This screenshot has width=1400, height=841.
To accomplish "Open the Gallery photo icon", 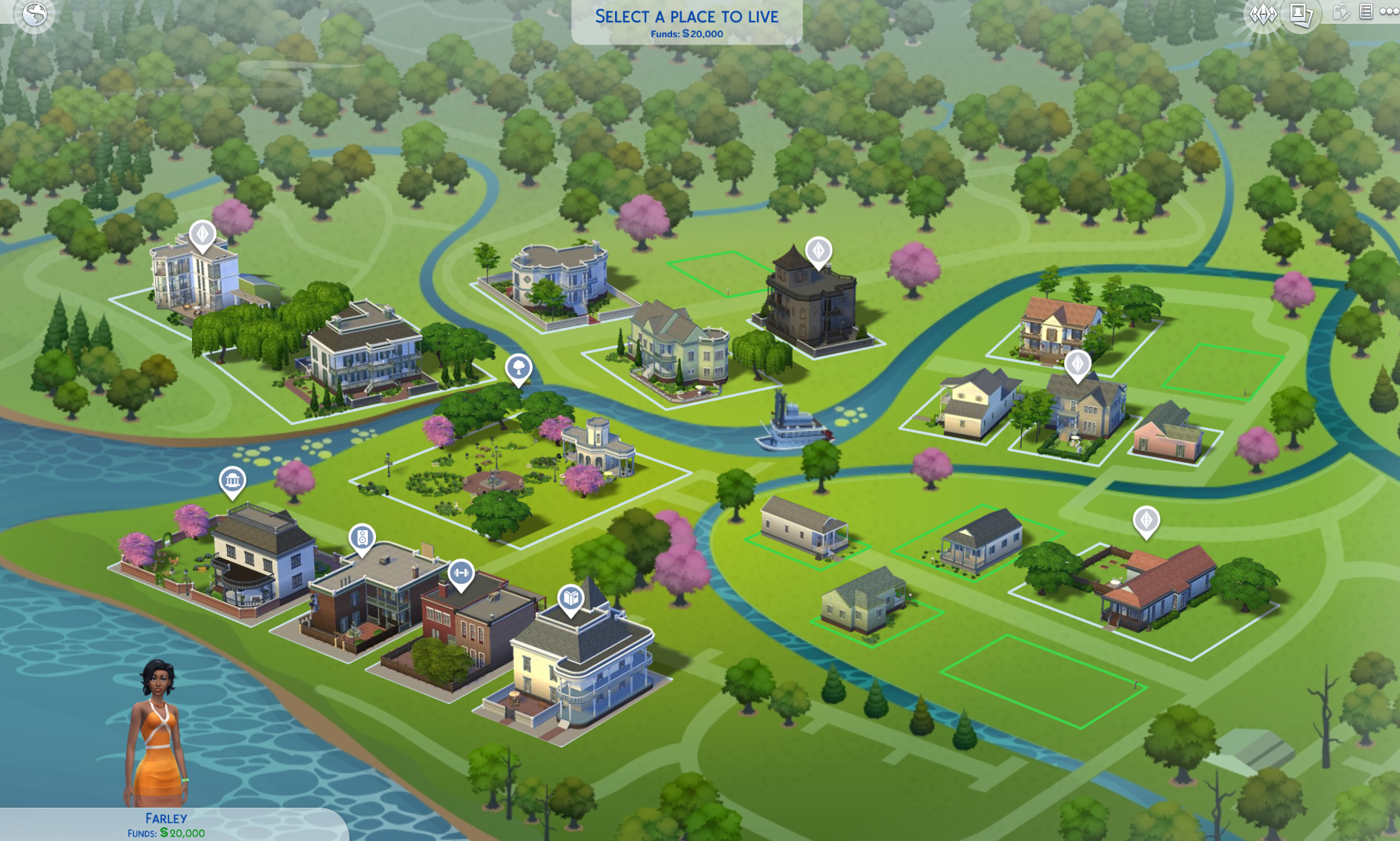I will pos(1301,14).
